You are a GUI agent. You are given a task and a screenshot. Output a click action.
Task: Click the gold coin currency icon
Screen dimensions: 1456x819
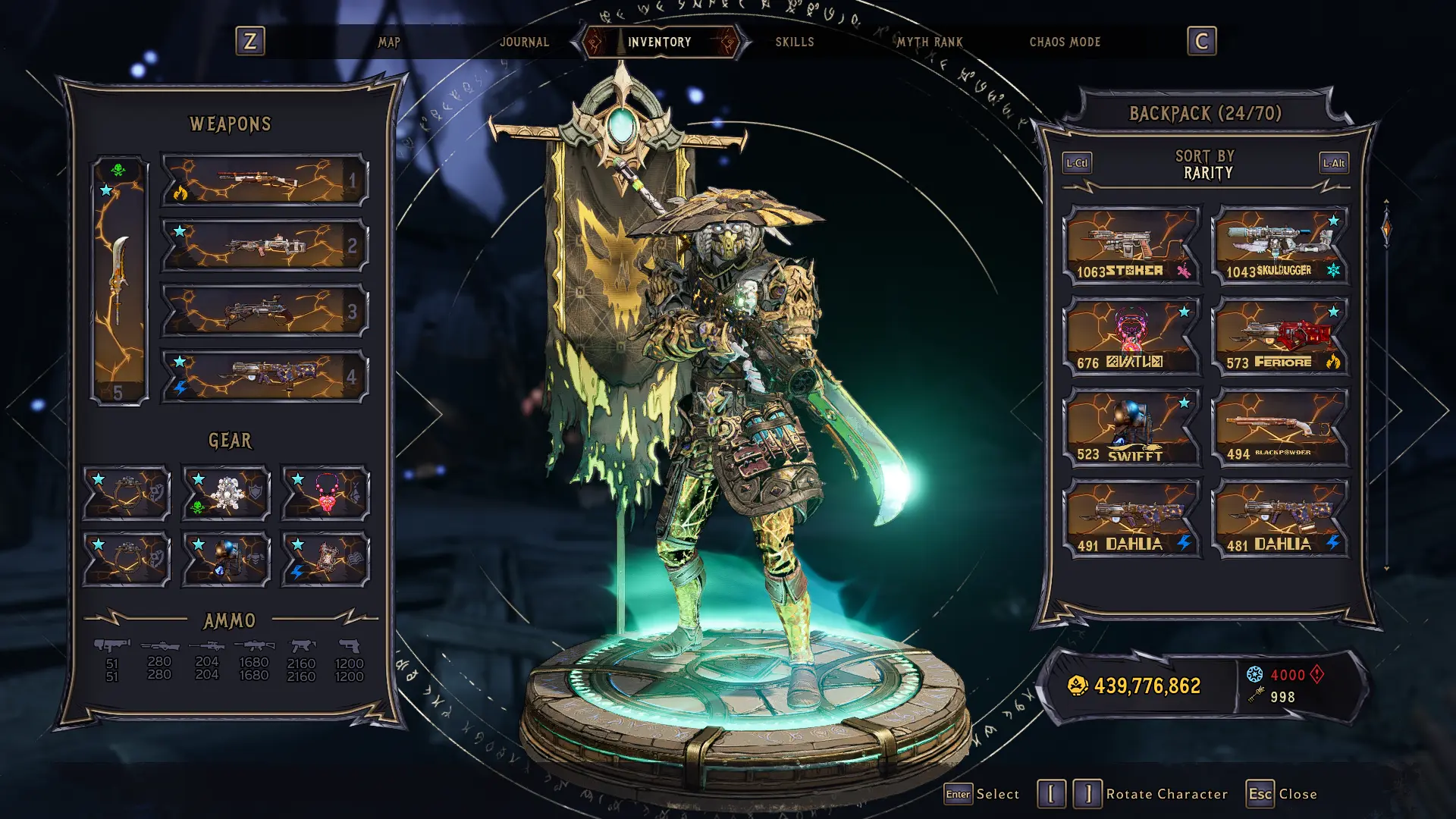point(1075,683)
